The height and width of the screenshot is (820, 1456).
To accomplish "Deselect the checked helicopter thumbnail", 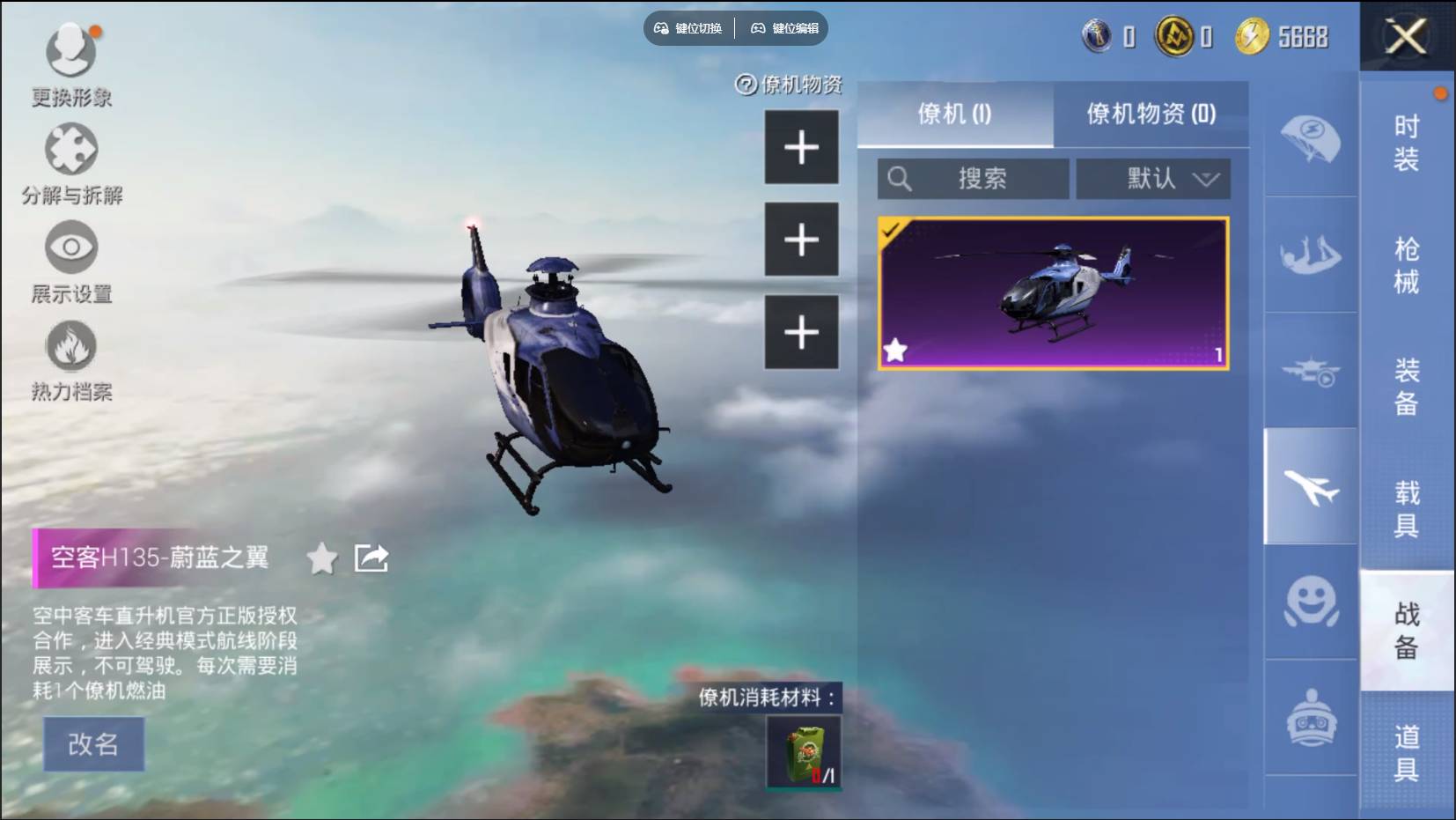I will coord(1054,292).
